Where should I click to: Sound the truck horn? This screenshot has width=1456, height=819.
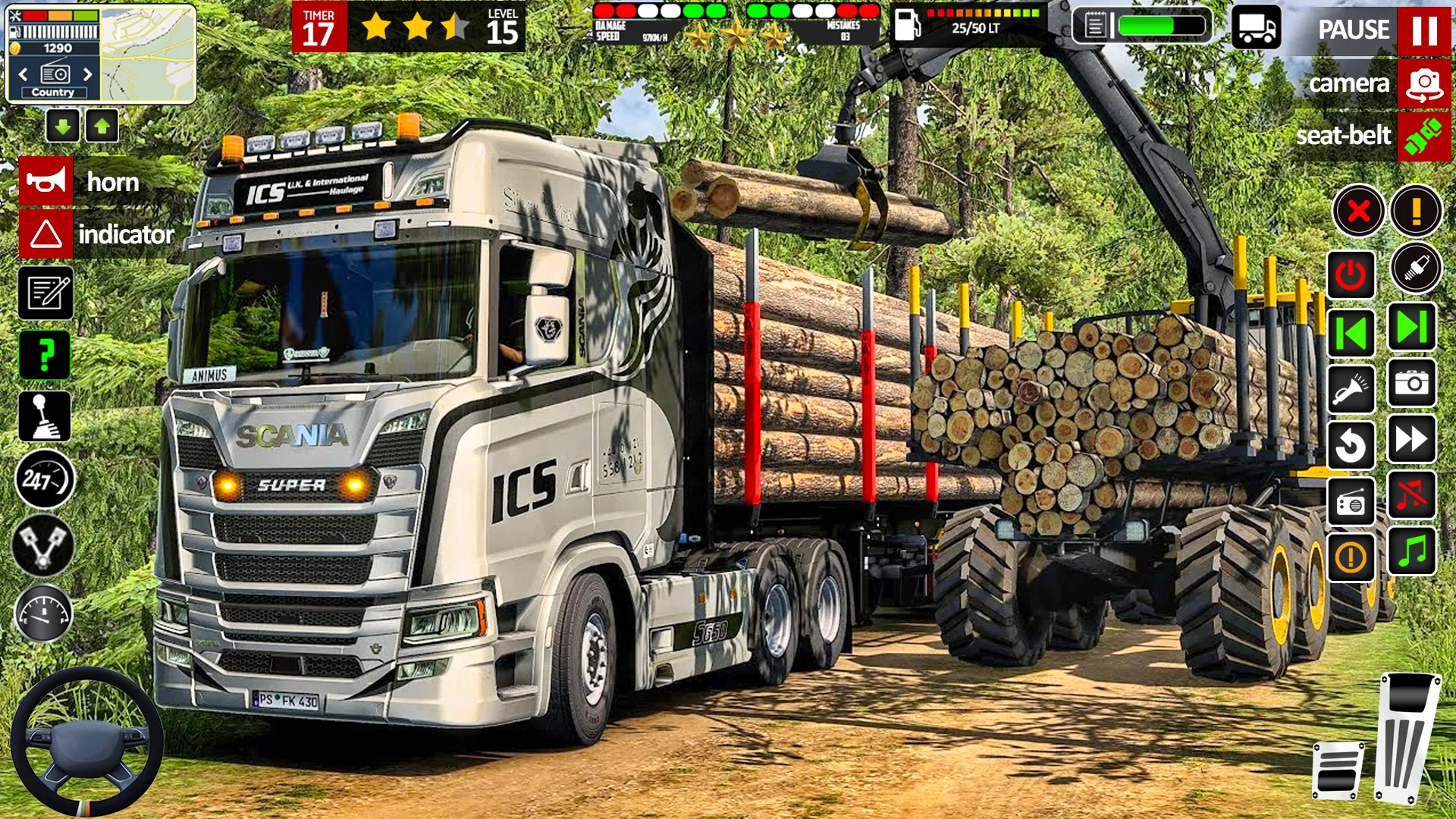(45, 181)
